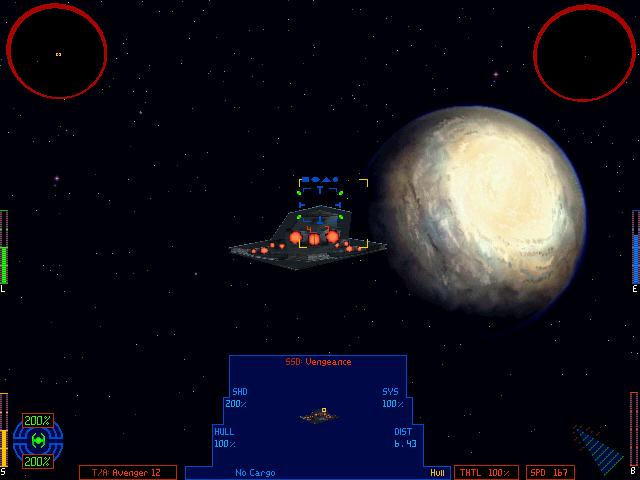This screenshot has height=480, width=640.
Task: Click the forward sensor scope
Action: (x=57, y=51)
